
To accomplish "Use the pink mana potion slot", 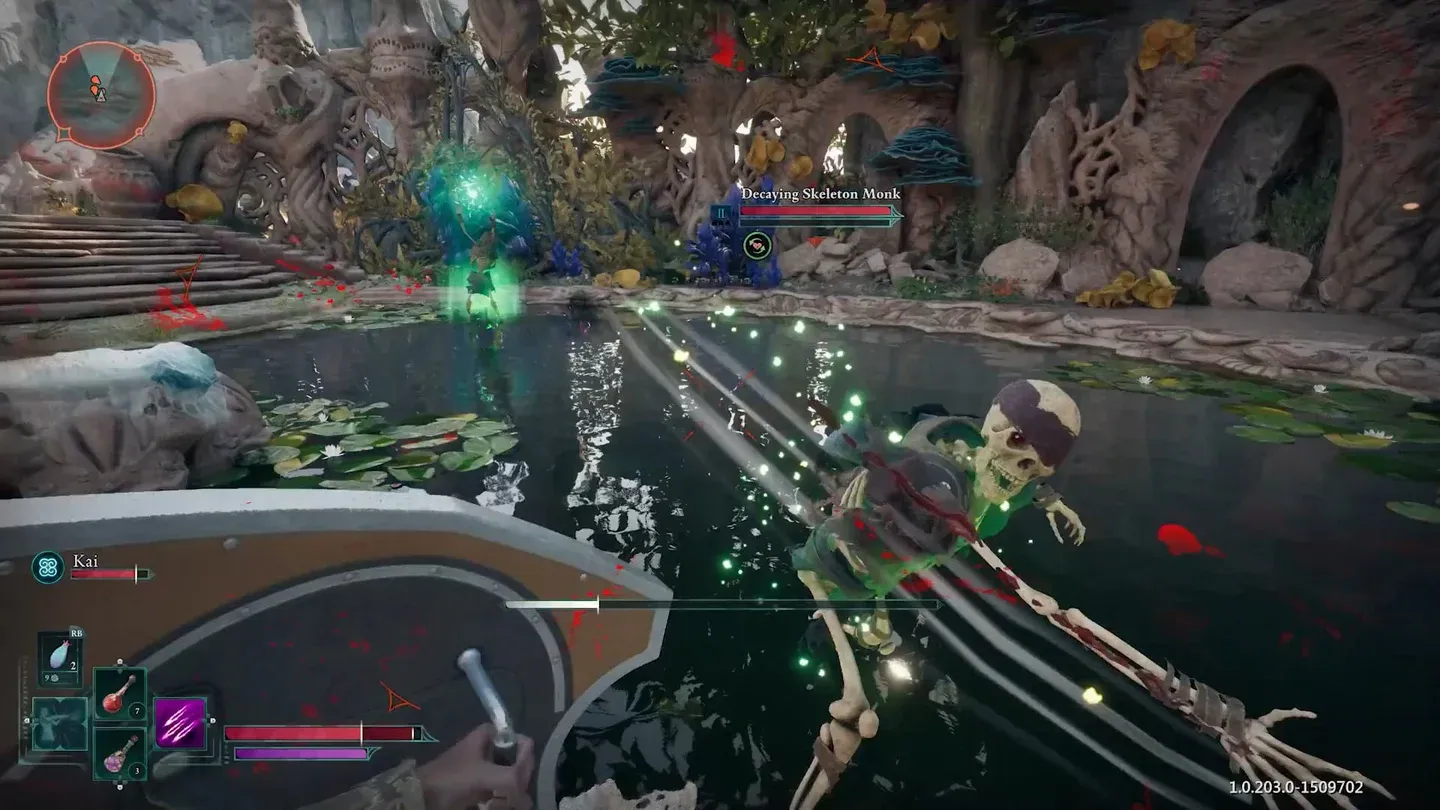I will (x=120, y=753).
